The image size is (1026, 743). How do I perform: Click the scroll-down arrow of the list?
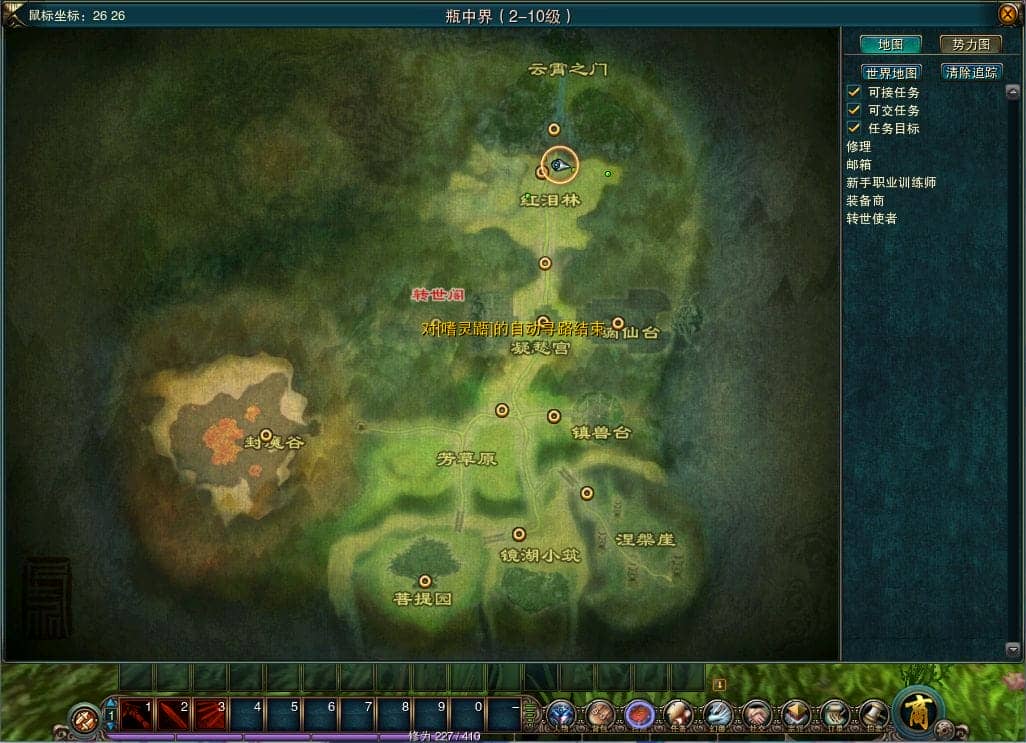pyautogui.click(x=1011, y=649)
